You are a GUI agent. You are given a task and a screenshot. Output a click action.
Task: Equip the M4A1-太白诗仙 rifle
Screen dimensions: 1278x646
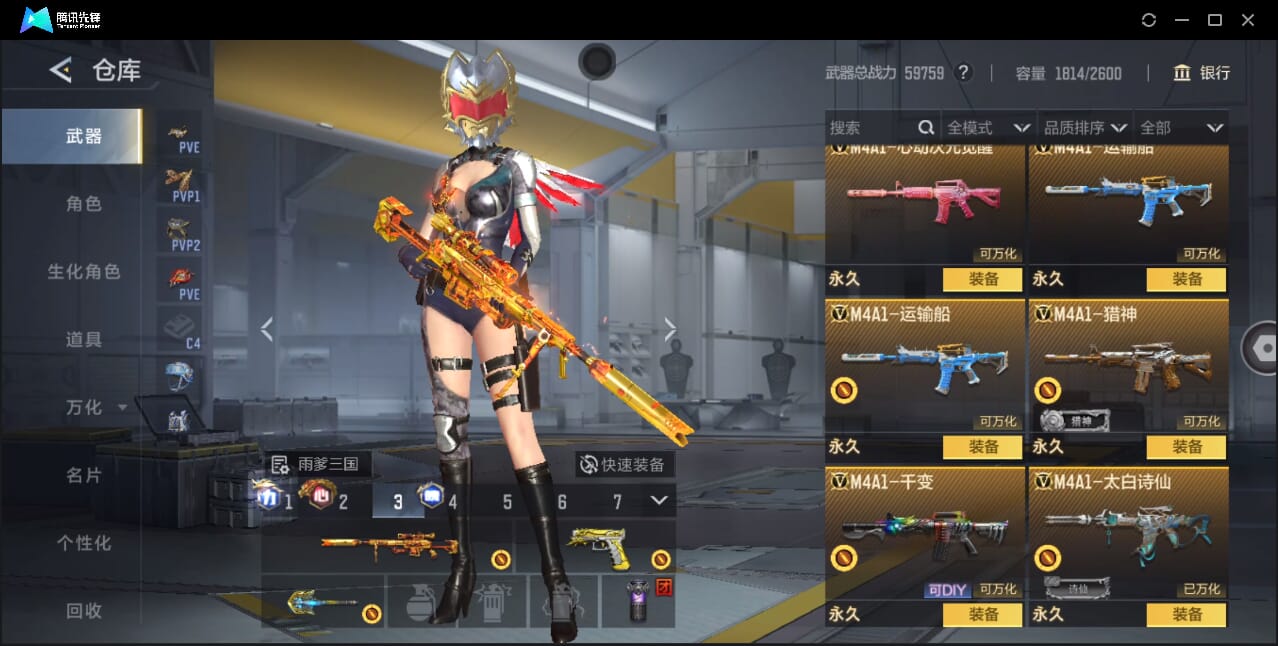[x=1186, y=615]
